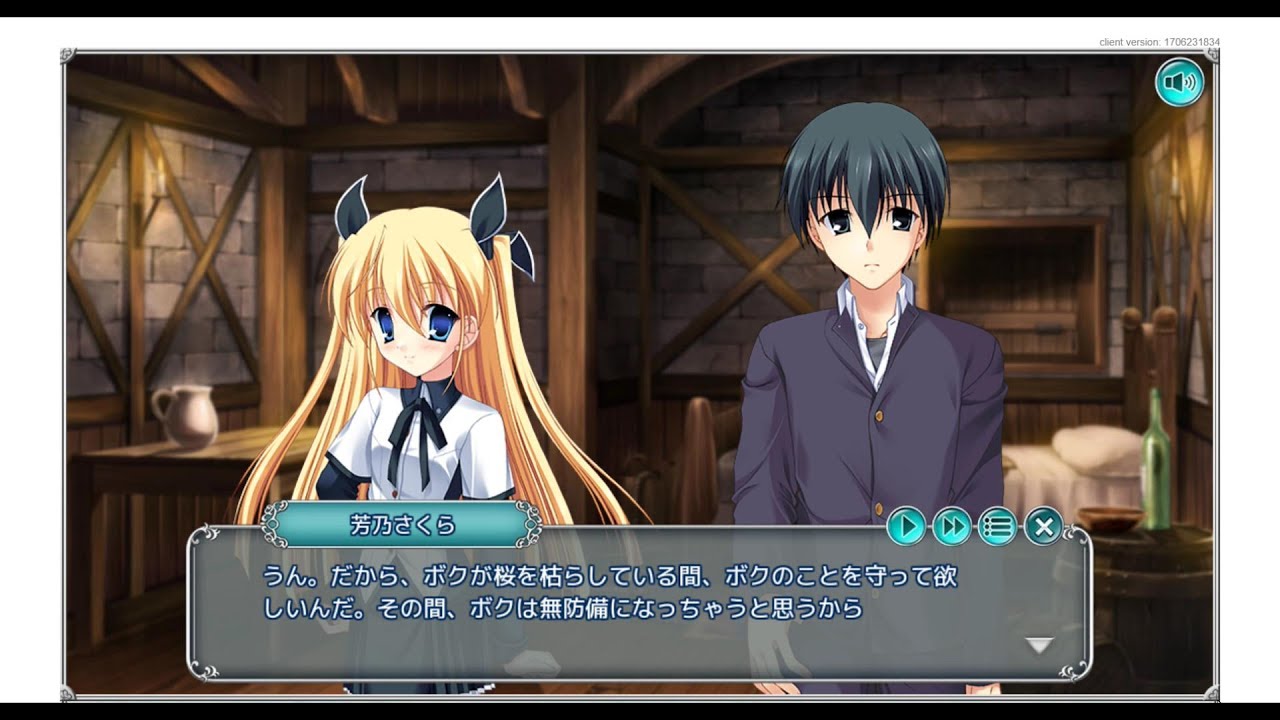Fast-forward the dialogue with the skip button
This screenshot has height=720, width=1280.
(x=952, y=525)
